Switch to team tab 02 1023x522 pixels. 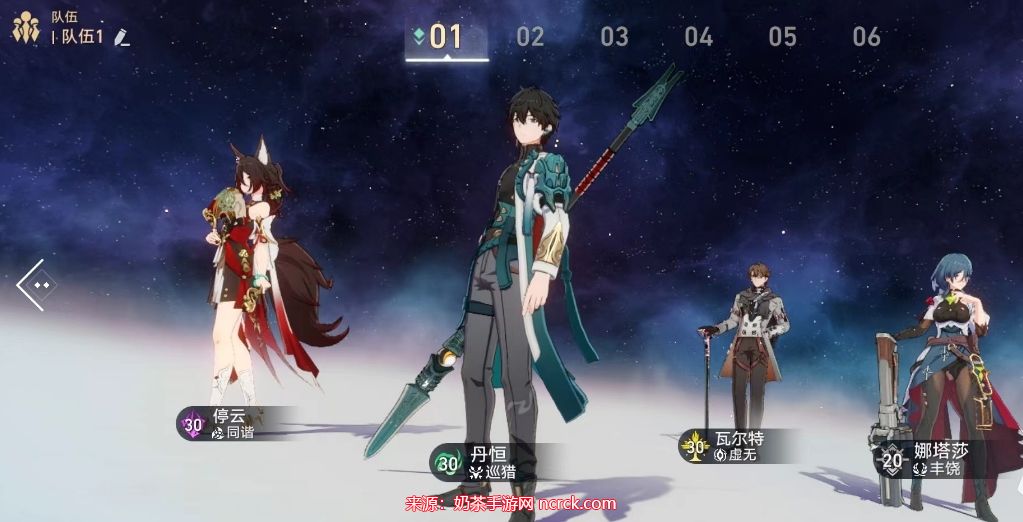[x=530, y=38]
